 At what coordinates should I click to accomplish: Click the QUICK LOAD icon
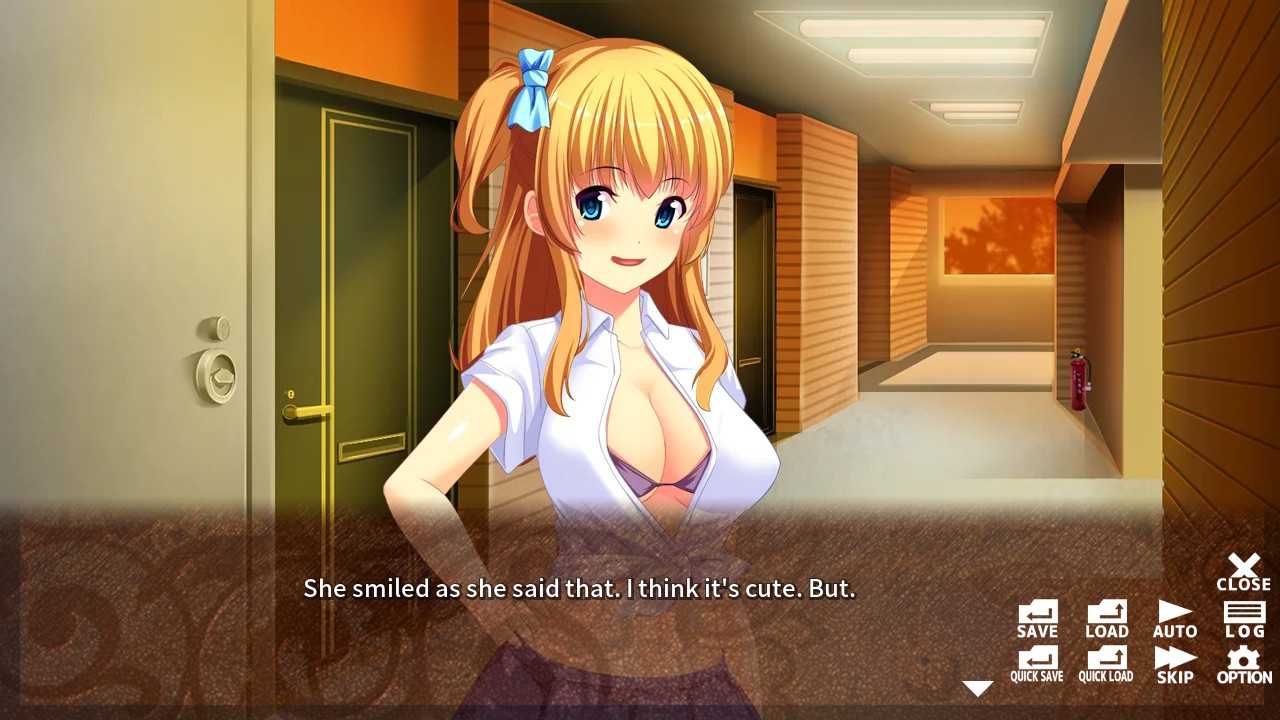click(x=1105, y=662)
